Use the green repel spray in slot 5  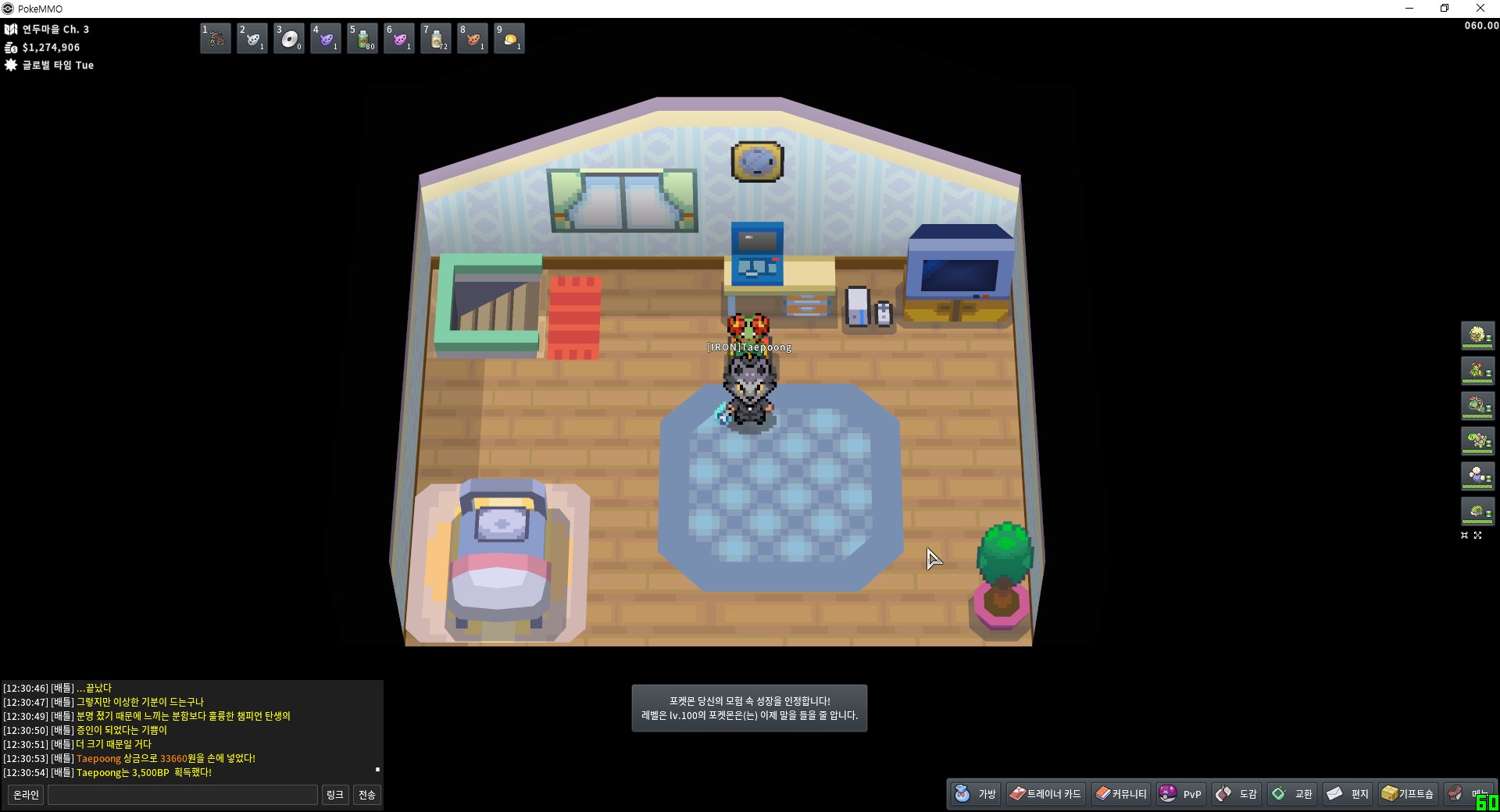click(362, 38)
